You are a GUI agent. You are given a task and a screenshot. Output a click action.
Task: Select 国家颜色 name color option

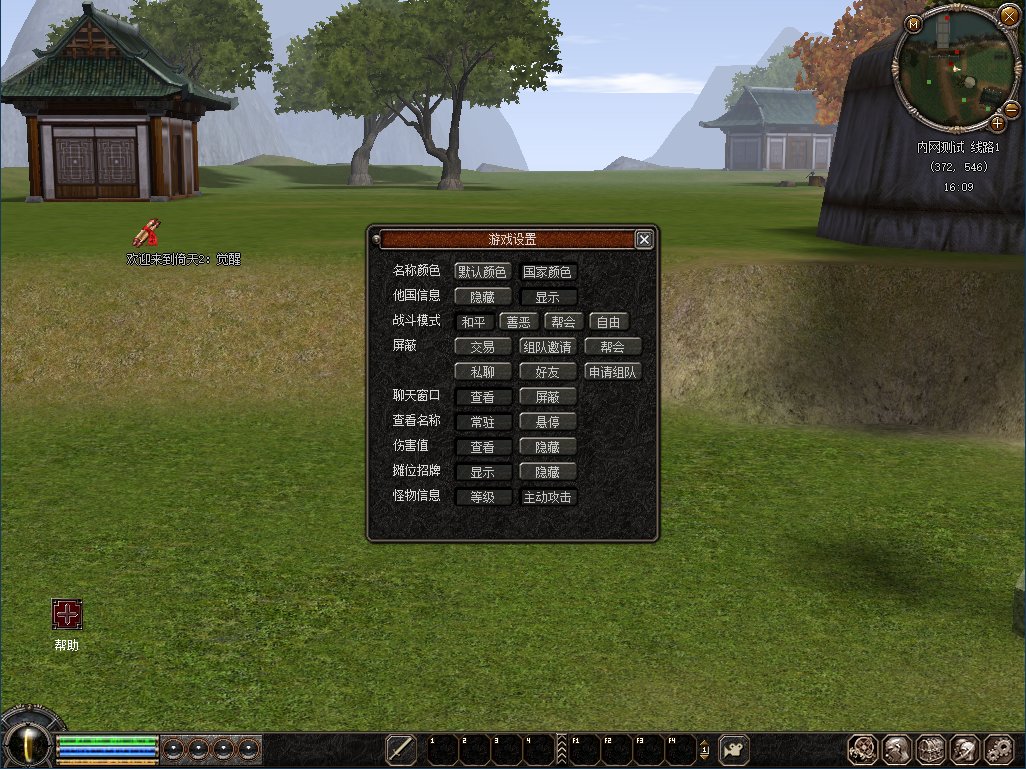click(x=548, y=272)
